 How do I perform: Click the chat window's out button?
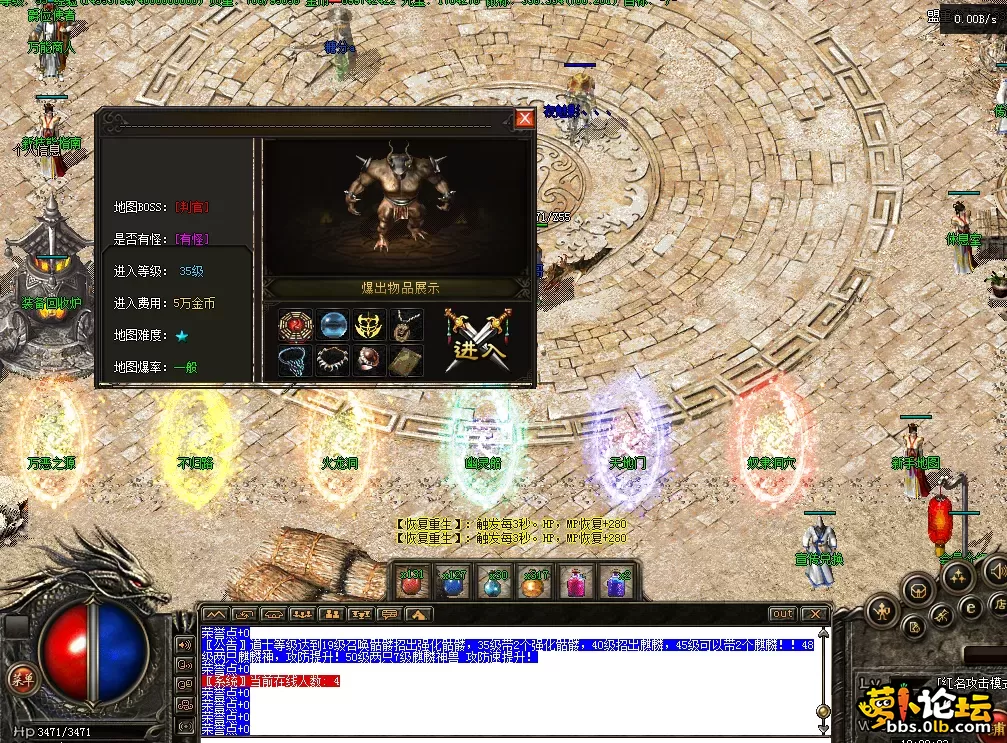coord(782,614)
